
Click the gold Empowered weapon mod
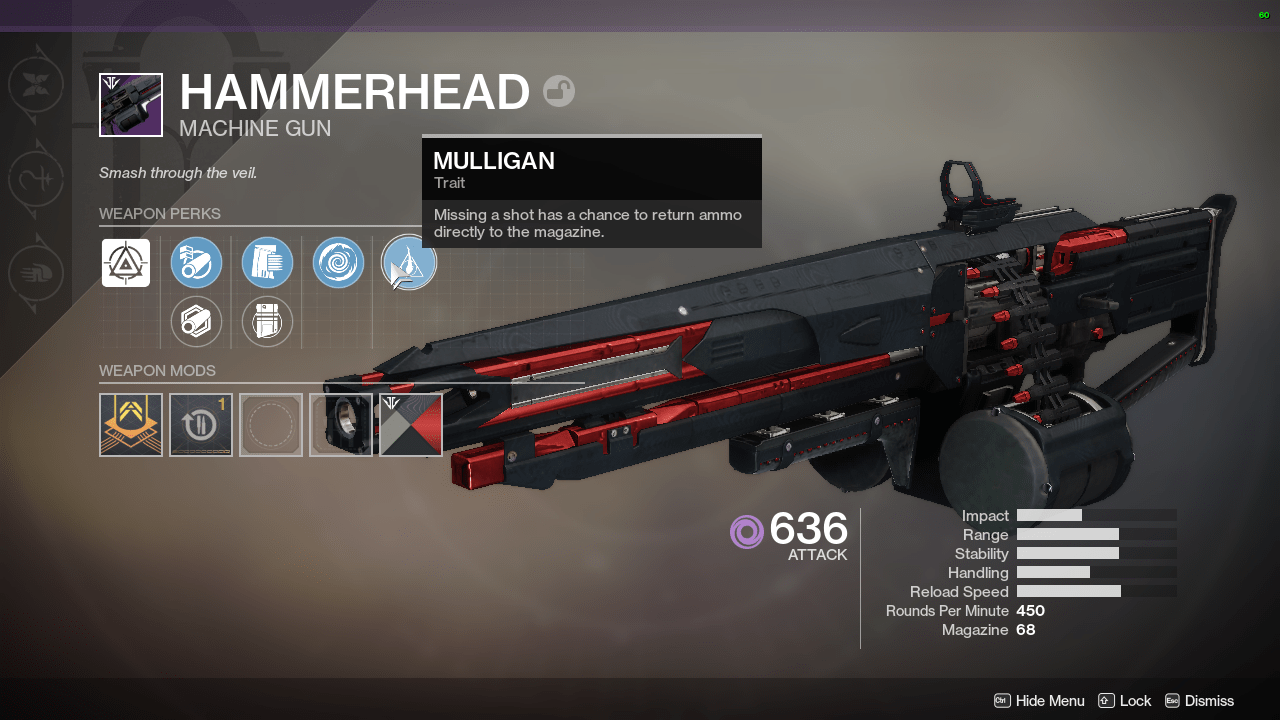tap(130, 424)
